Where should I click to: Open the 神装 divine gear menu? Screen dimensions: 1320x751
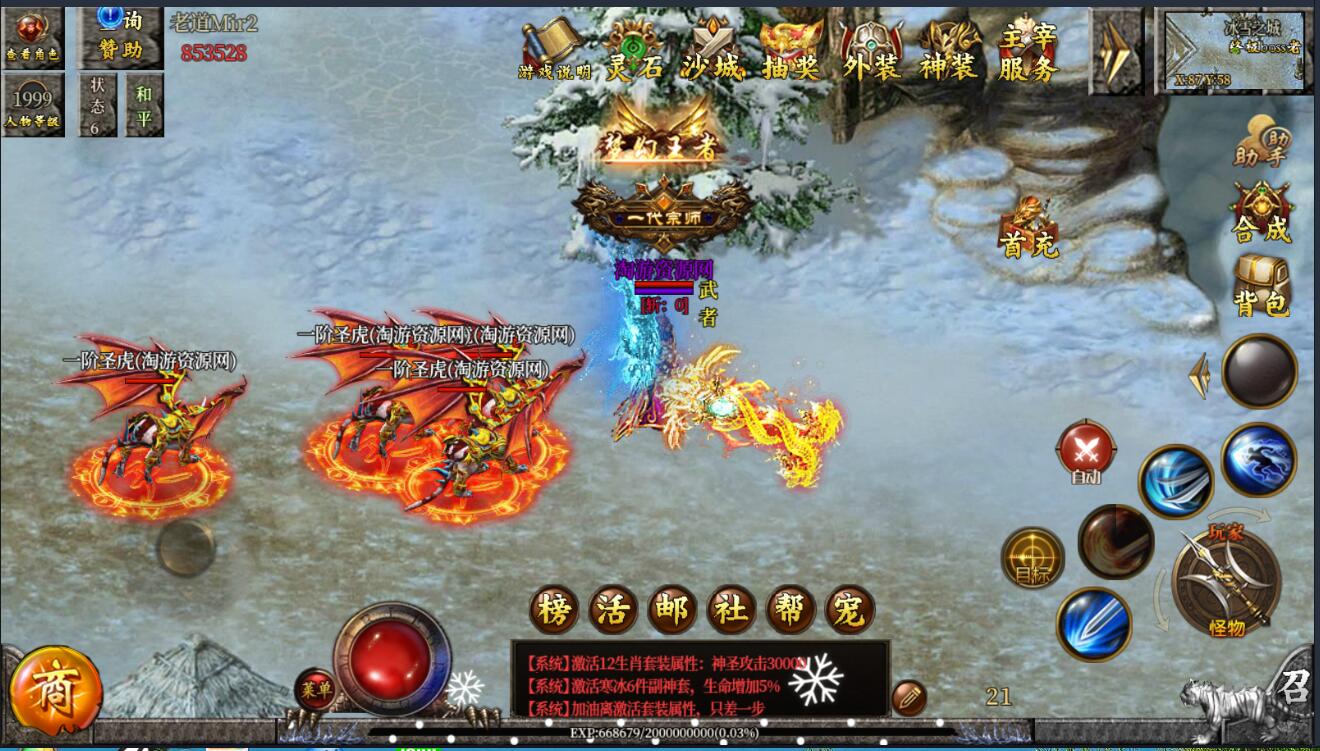coord(949,50)
